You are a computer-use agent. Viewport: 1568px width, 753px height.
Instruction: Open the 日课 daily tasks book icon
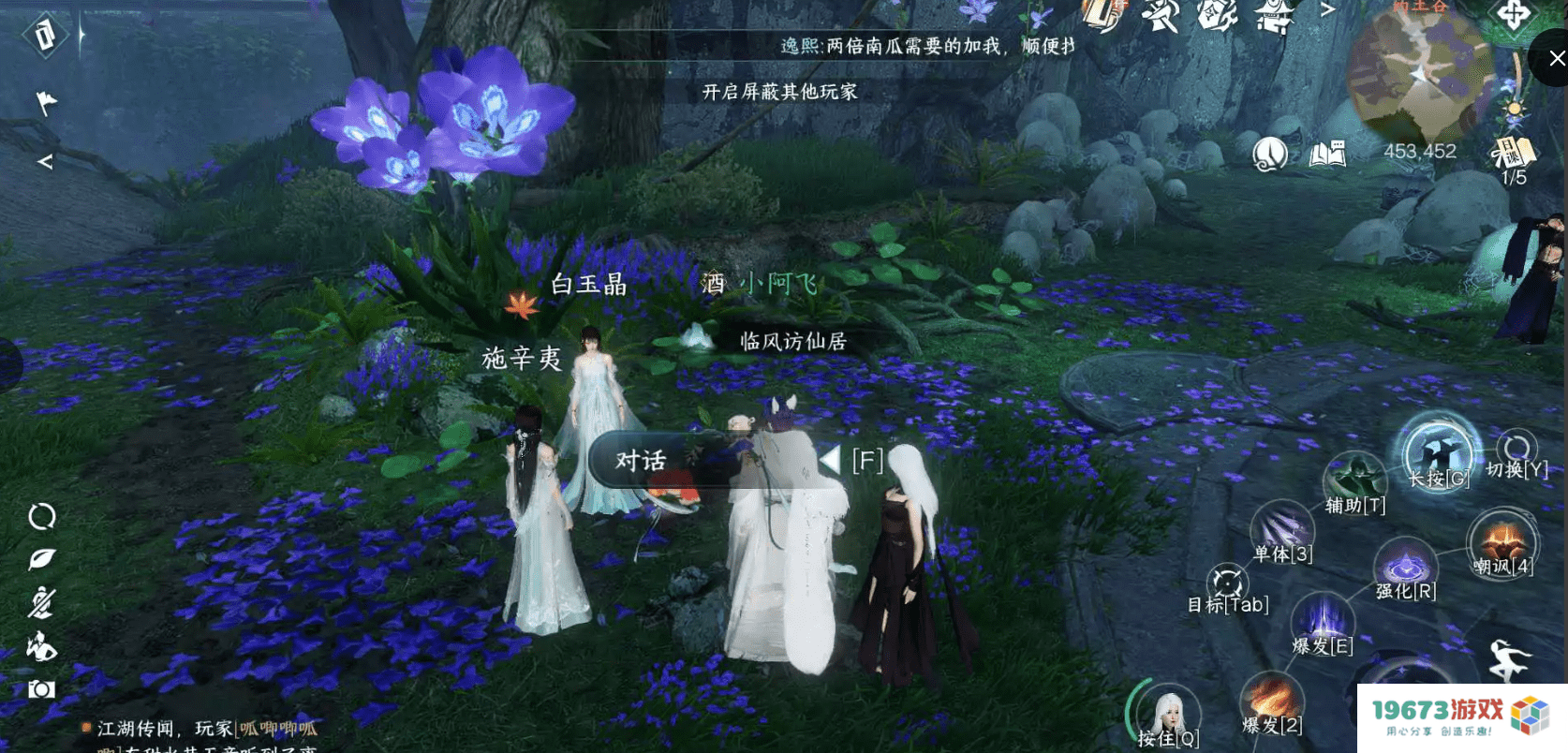click(1512, 153)
